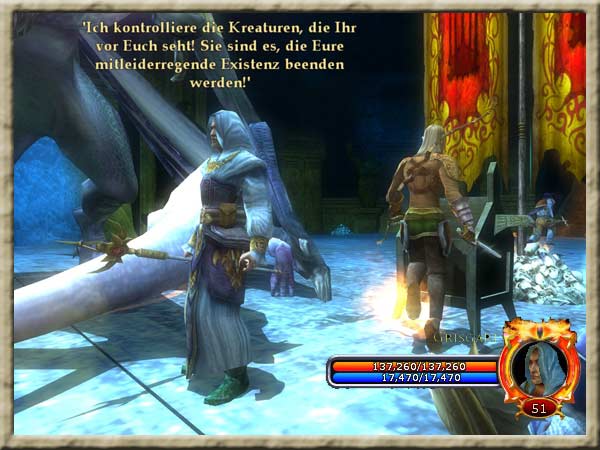Click the hooded character portrait frame
This screenshot has height=450, width=600.
click(x=539, y=366)
